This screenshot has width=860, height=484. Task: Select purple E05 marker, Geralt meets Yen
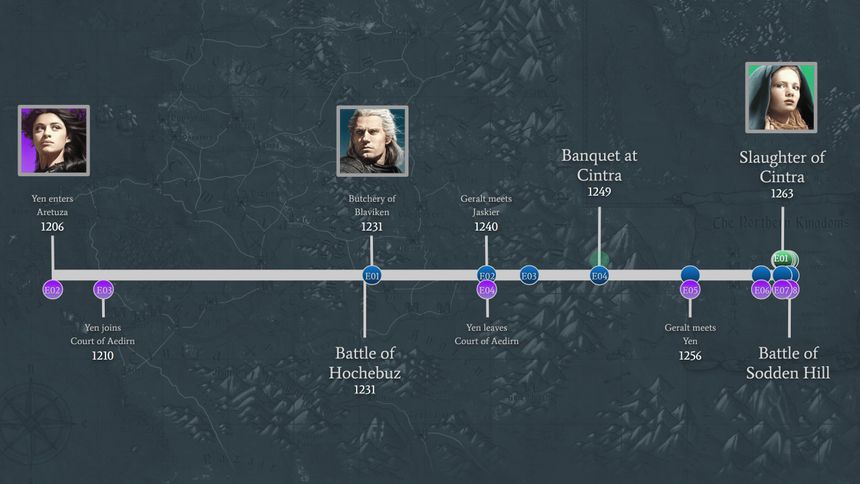point(690,291)
